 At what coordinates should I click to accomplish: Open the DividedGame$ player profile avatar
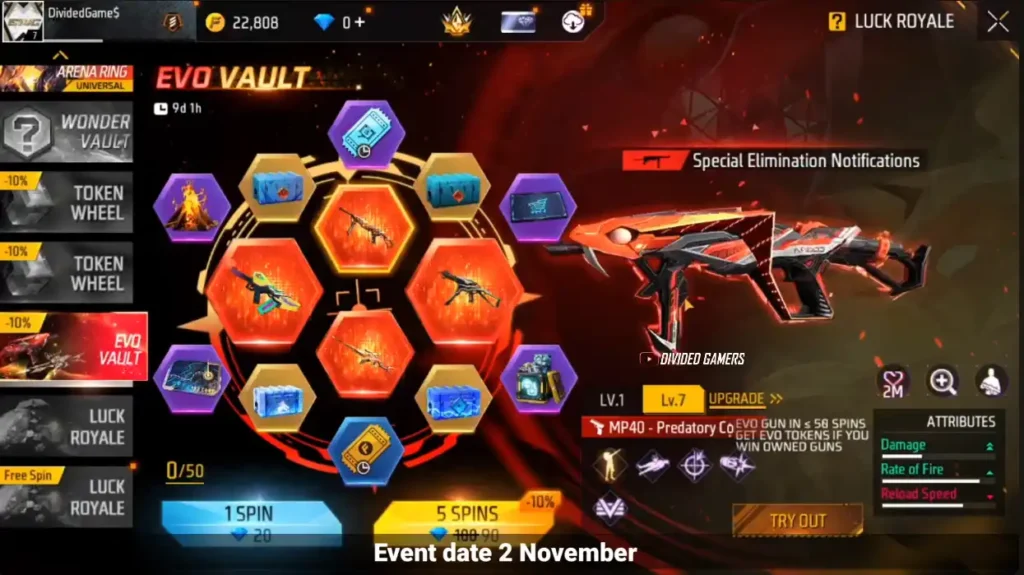[x=22, y=21]
